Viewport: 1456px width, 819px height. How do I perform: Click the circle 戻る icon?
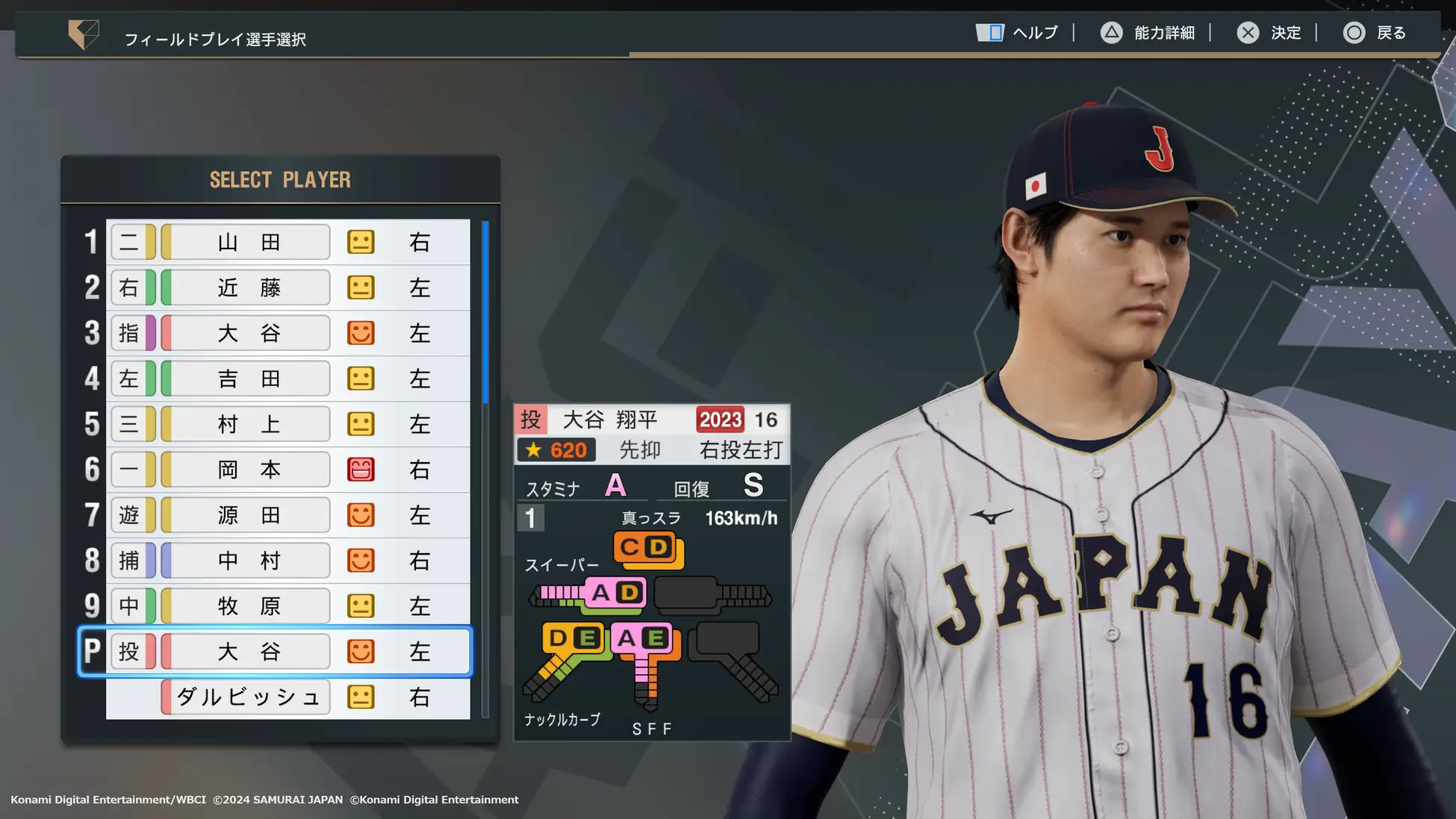[x=1353, y=33]
